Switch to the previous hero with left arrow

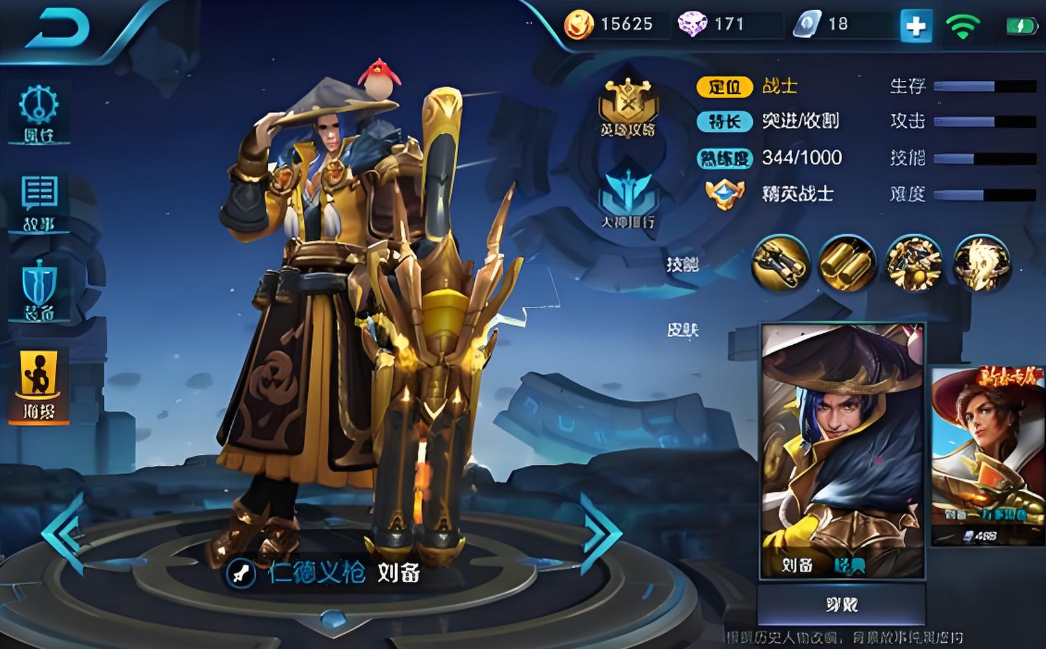(63, 532)
